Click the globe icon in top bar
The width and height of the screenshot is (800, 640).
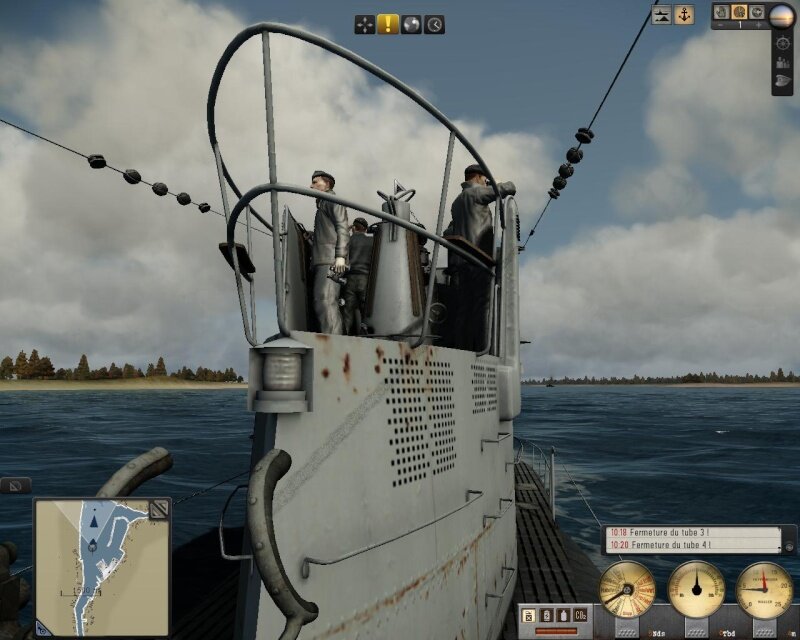coord(411,24)
